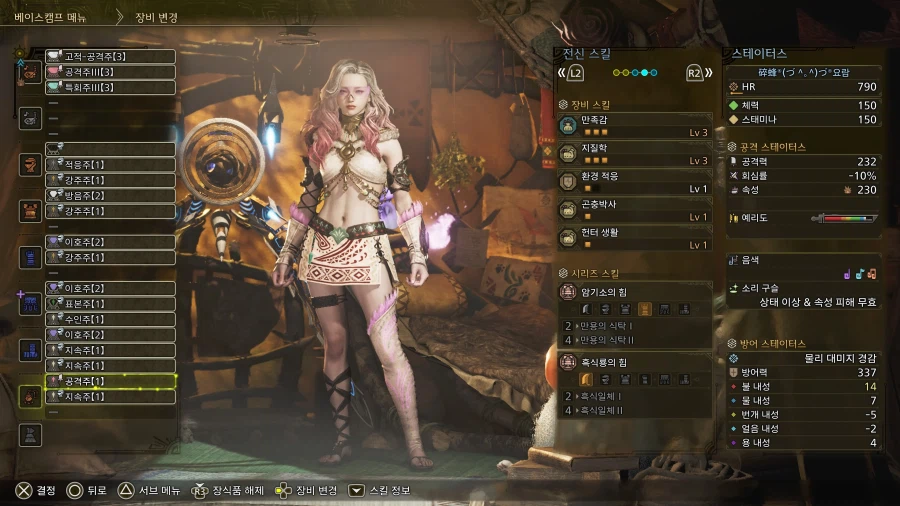
Task: Click the highlighted 공격주[1] decoration row
Action: coord(110,381)
